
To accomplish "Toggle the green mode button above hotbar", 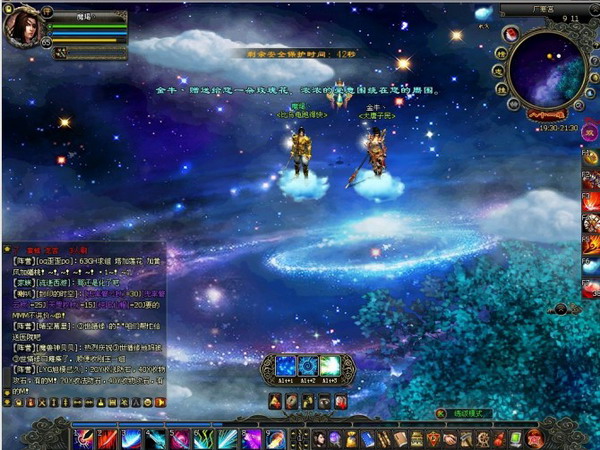I will click(440, 412).
